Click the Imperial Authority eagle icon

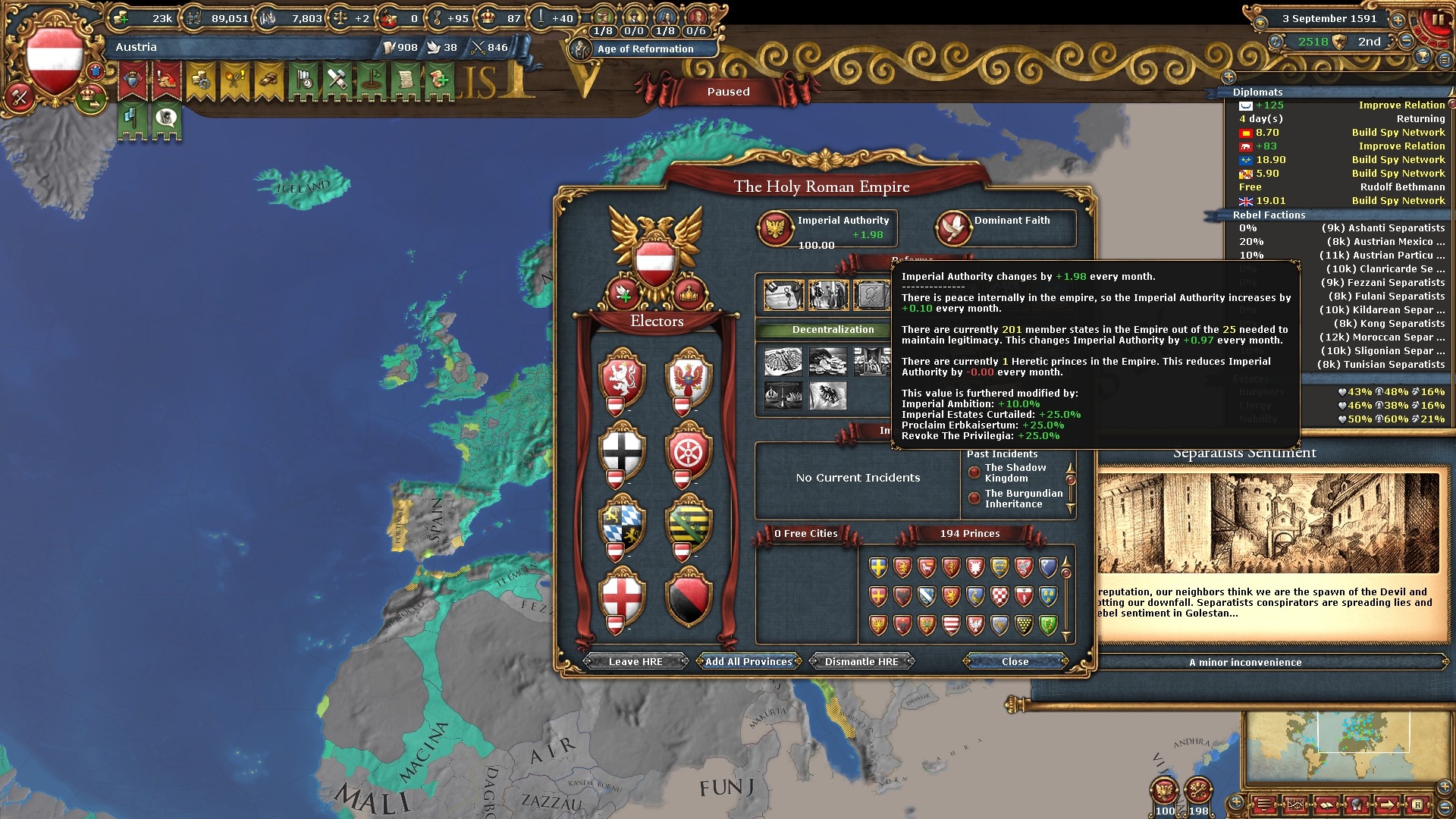(x=776, y=228)
